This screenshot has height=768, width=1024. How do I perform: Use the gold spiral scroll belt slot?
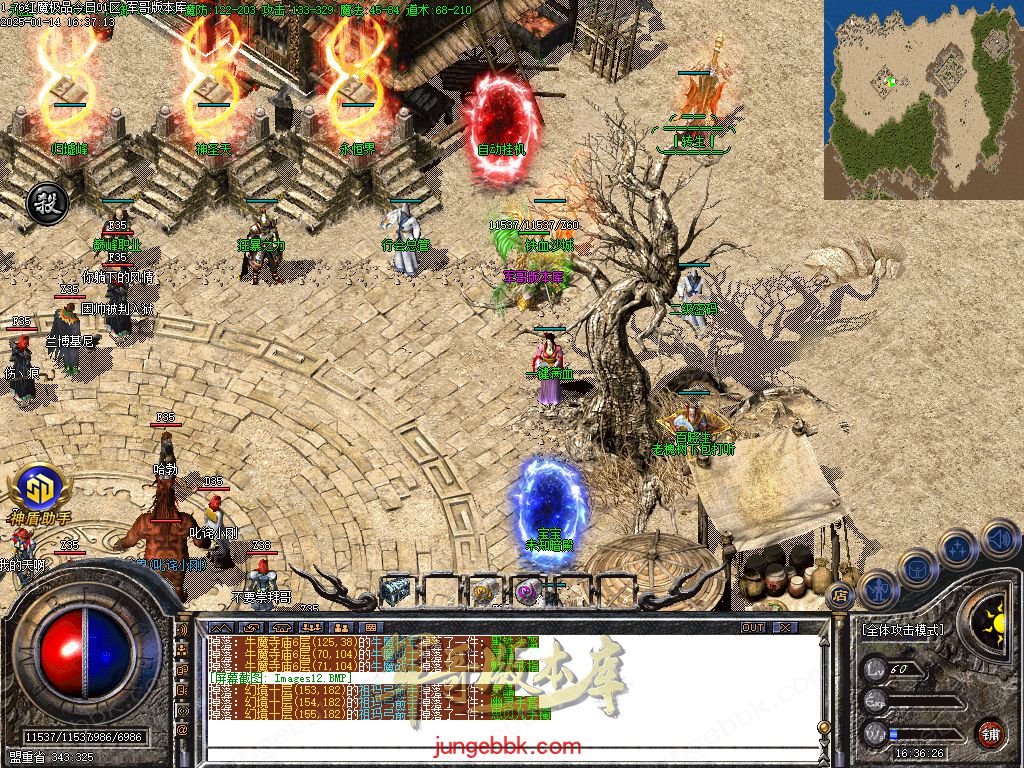coord(485,591)
